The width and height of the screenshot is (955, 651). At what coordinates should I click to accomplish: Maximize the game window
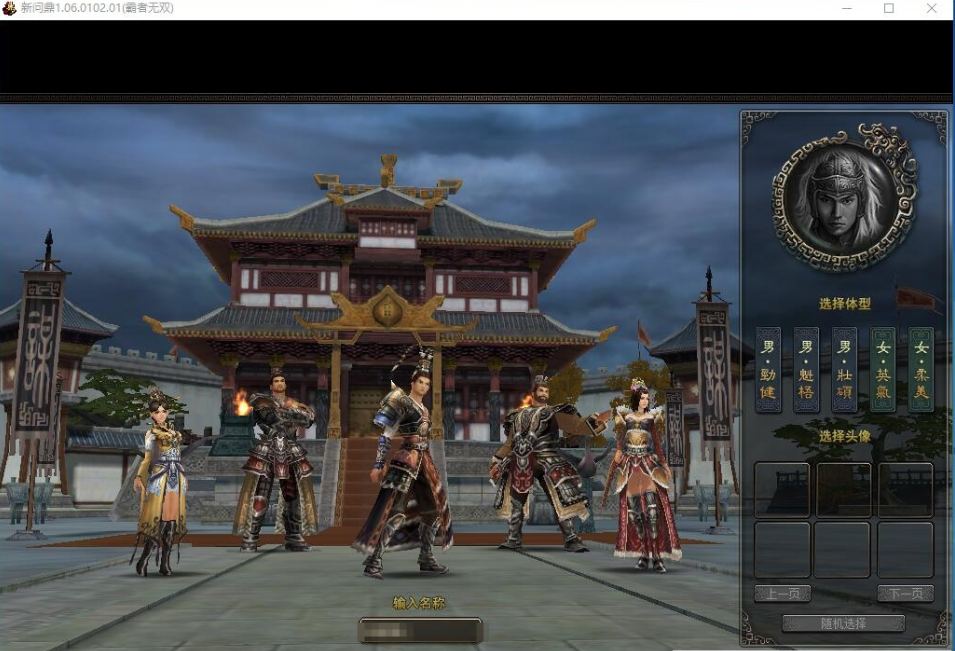888,9
